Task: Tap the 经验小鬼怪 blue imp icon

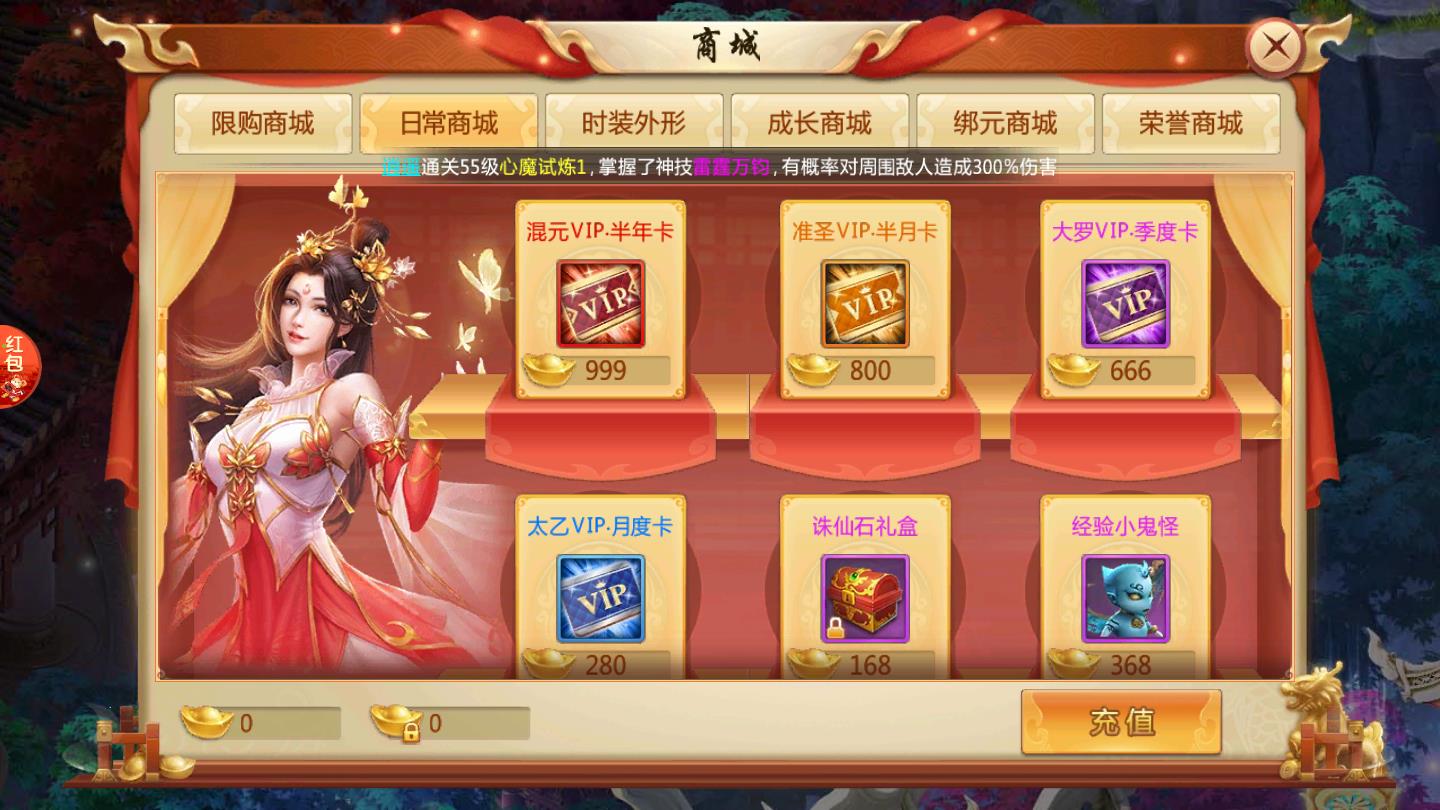Action: pyautogui.click(x=1122, y=598)
